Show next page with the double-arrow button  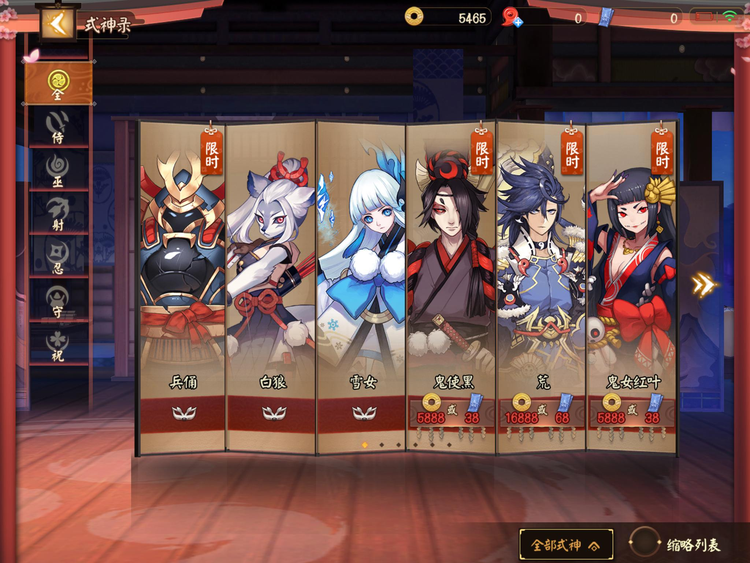(x=704, y=285)
